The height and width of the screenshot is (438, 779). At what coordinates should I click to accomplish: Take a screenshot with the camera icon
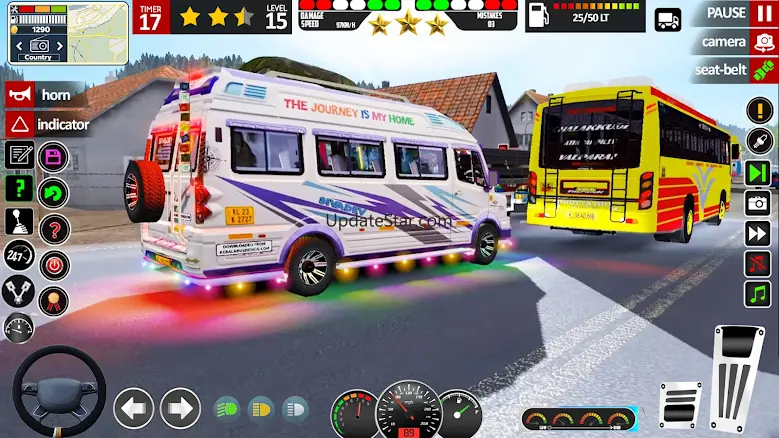click(x=758, y=203)
